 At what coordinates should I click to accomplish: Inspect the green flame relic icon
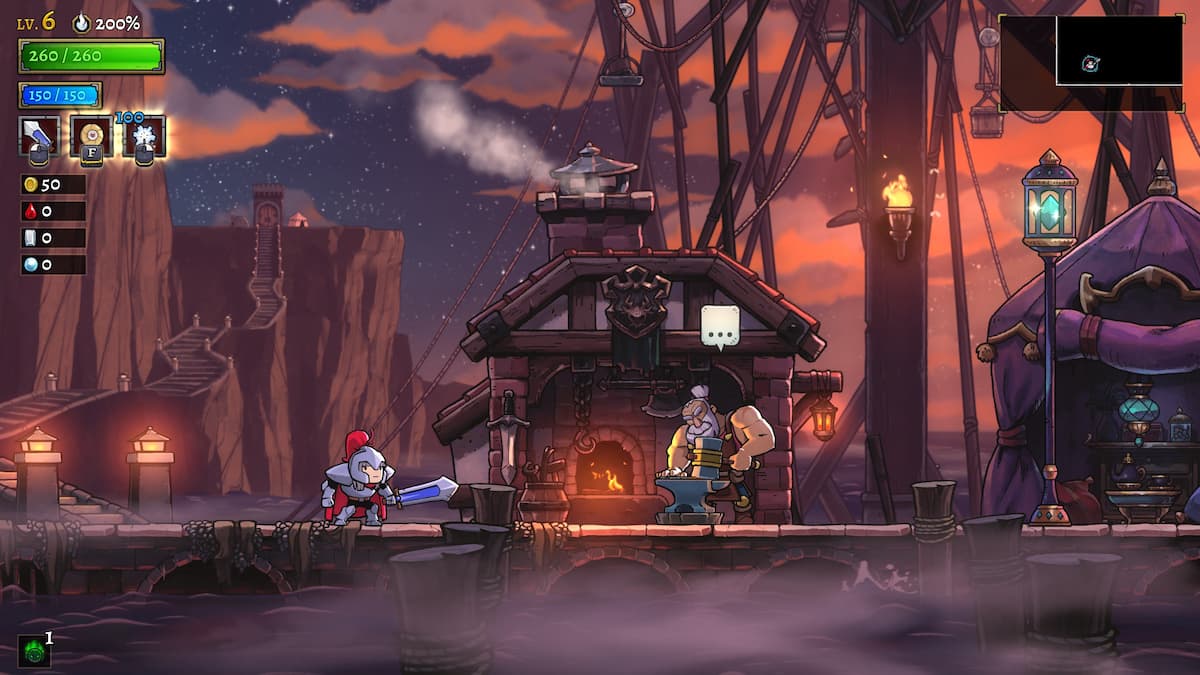coord(33,652)
